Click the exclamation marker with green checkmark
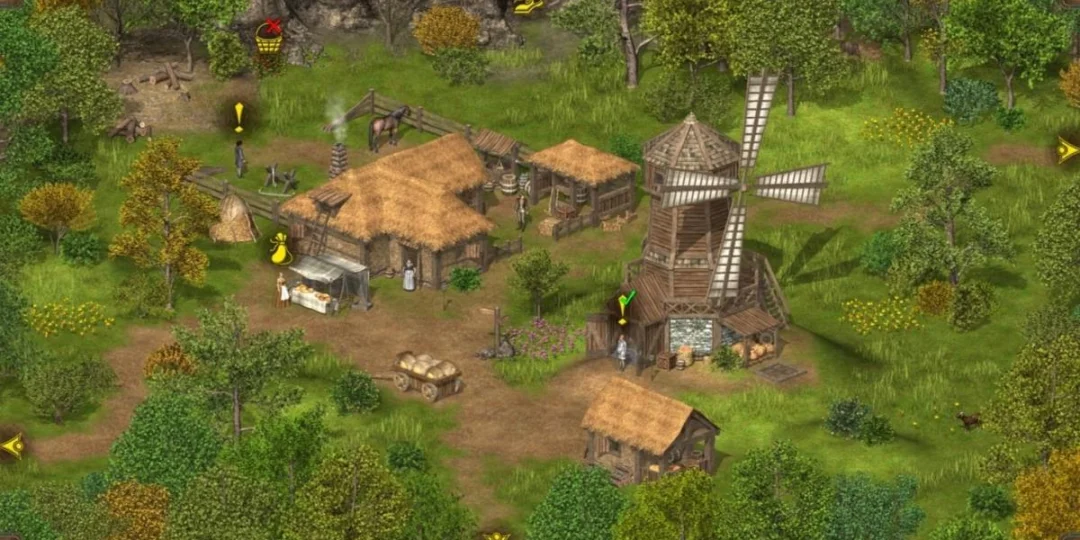Viewport: 1080px width, 540px height. click(625, 305)
